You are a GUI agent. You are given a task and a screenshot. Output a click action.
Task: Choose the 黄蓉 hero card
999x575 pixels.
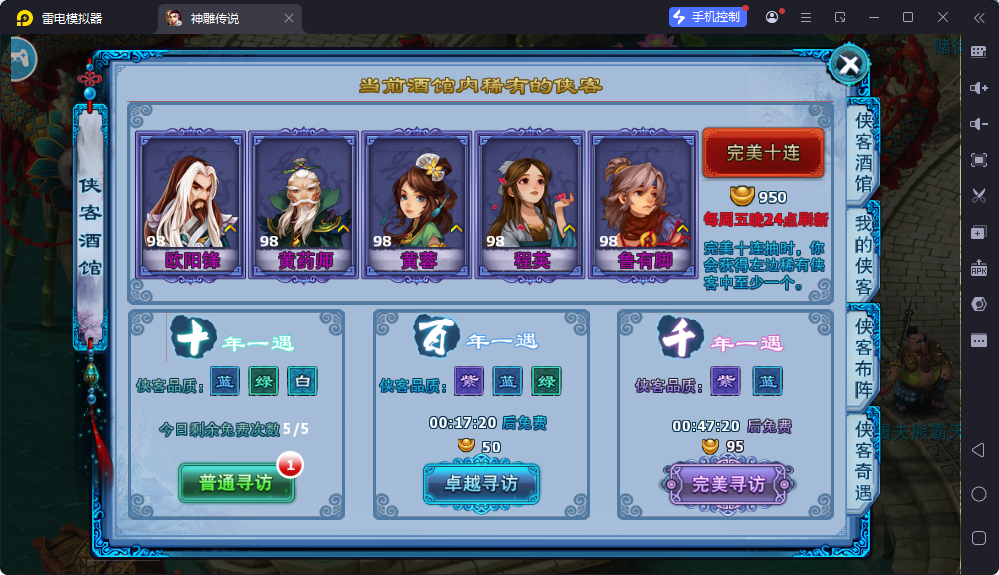coord(417,204)
